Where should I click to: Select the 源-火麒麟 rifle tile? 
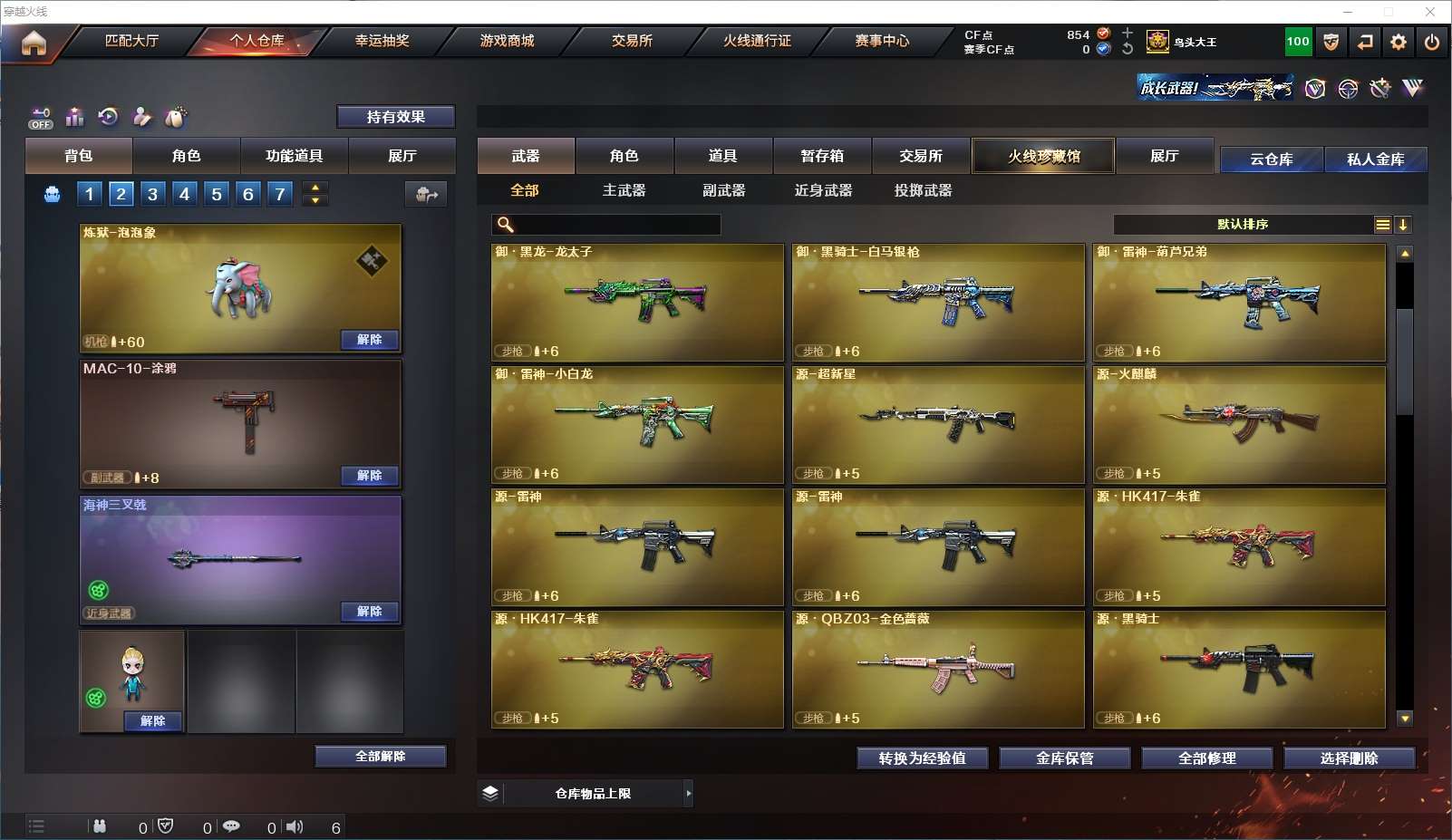tap(1239, 424)
